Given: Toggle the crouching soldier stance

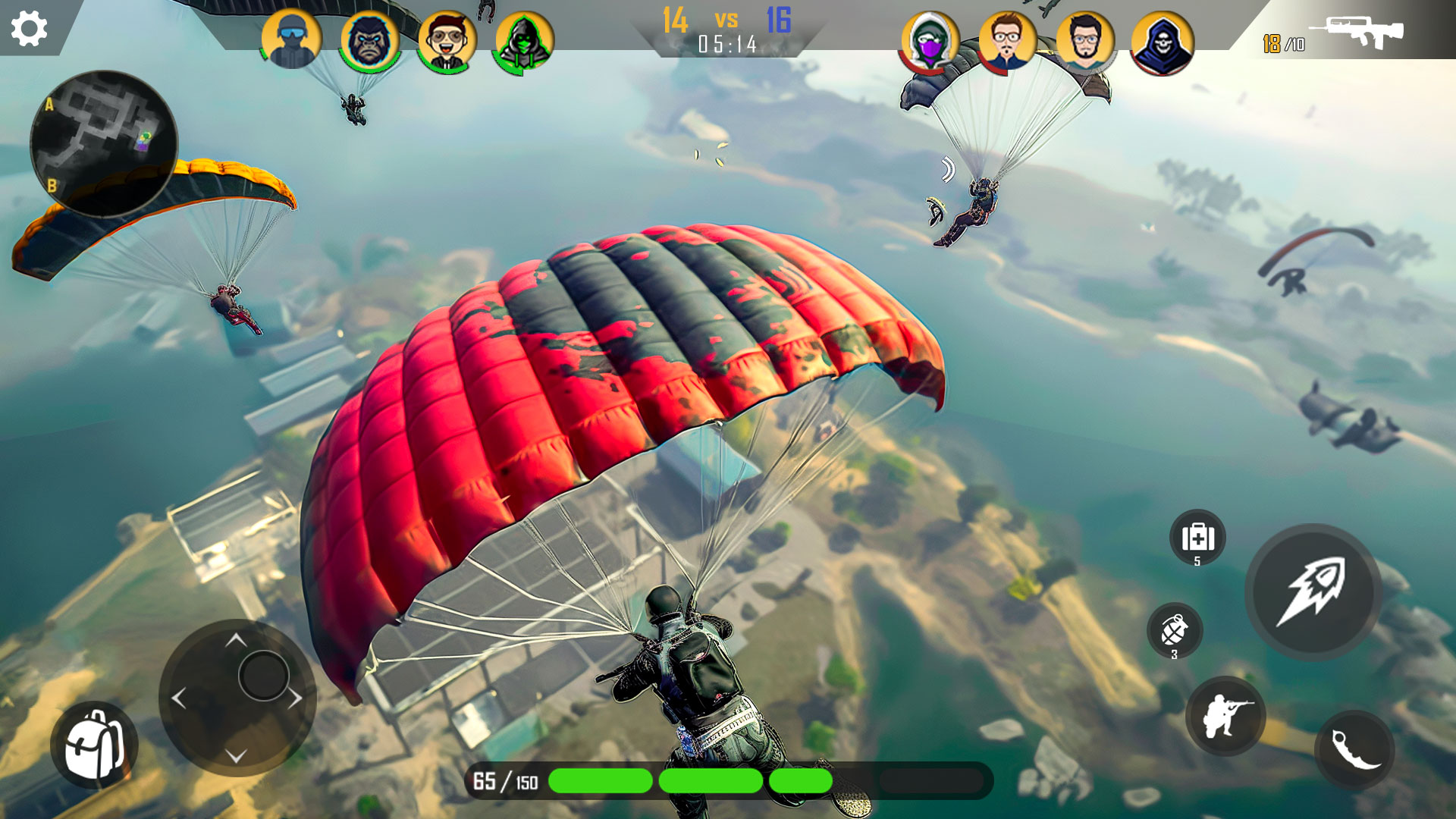Looking at the screenshot, I should point(1225,716).
